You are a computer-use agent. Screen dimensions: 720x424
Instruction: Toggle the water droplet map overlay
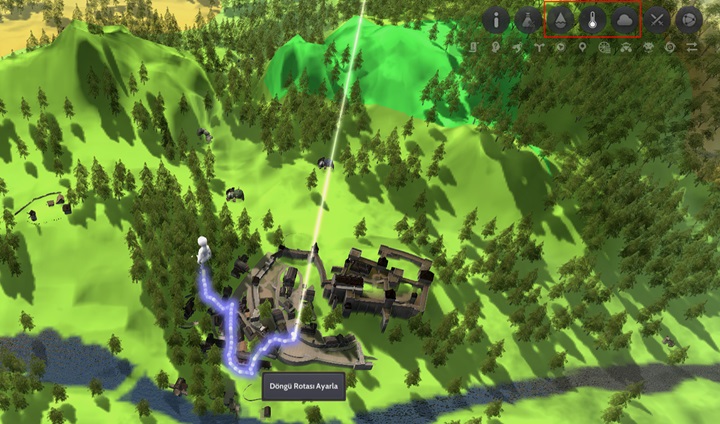click(560, 20)
